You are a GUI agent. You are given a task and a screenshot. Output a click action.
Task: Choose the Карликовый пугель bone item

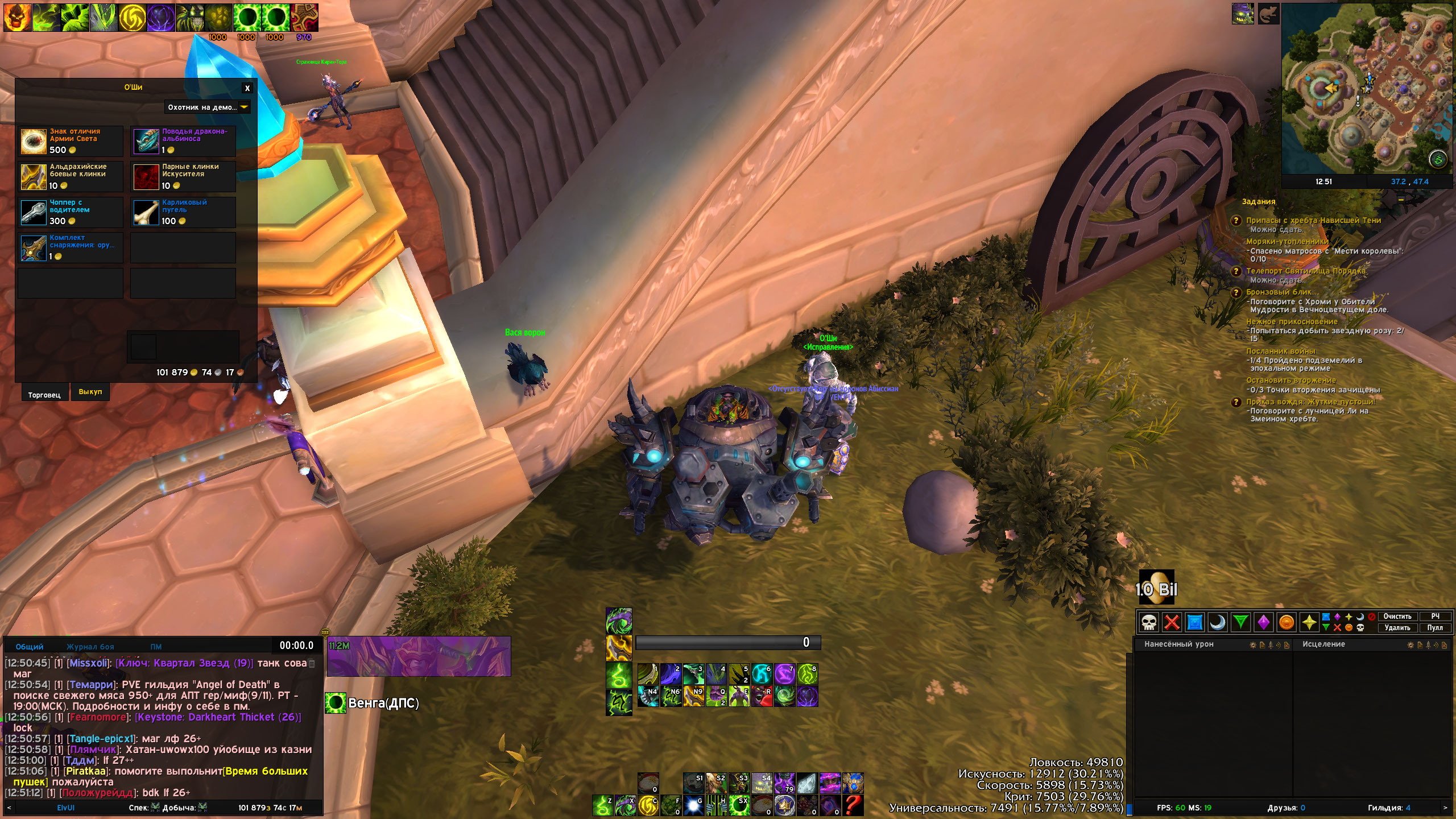(146, 212)
